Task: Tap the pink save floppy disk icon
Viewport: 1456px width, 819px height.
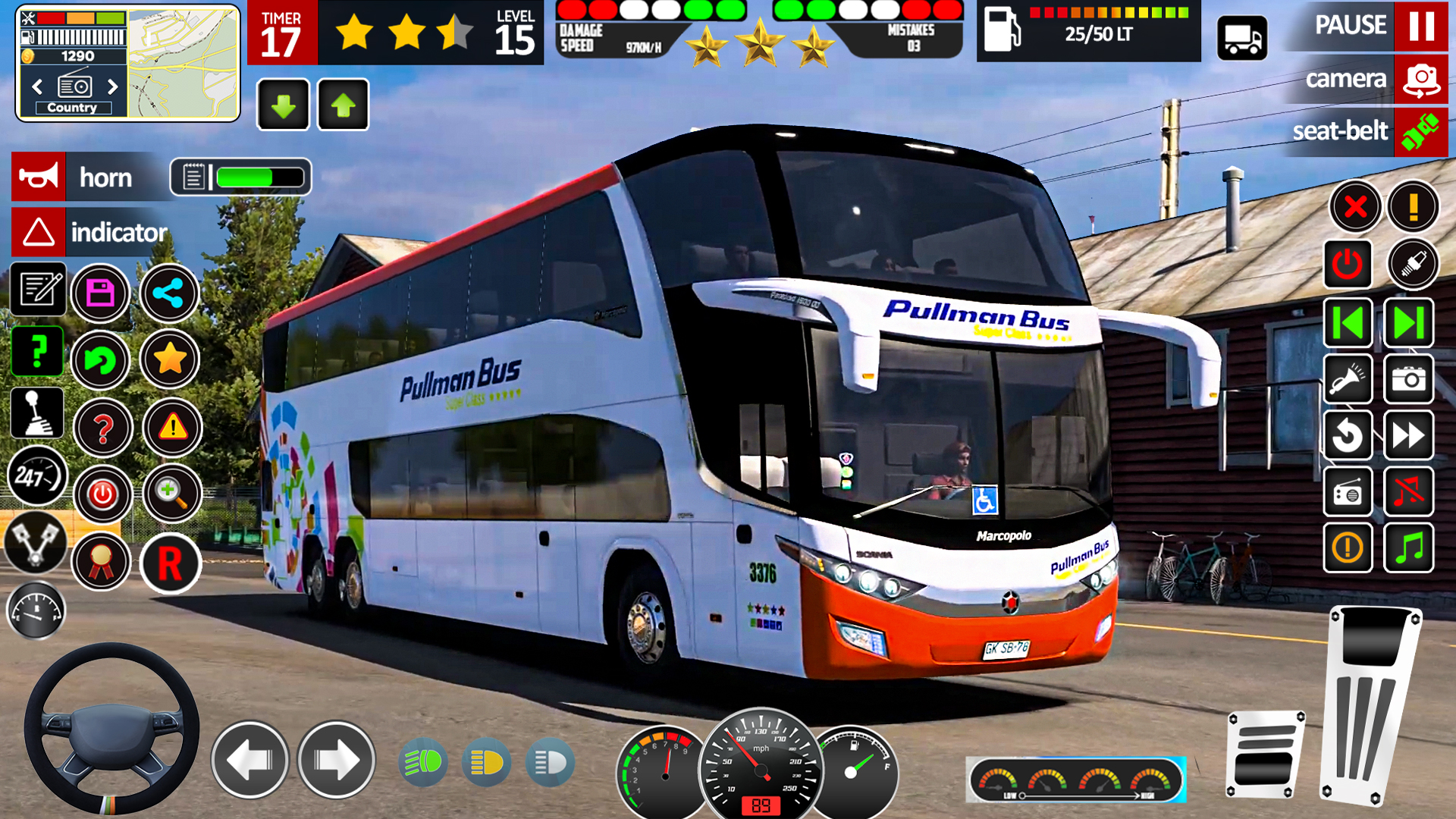Action: click(101, 293)
